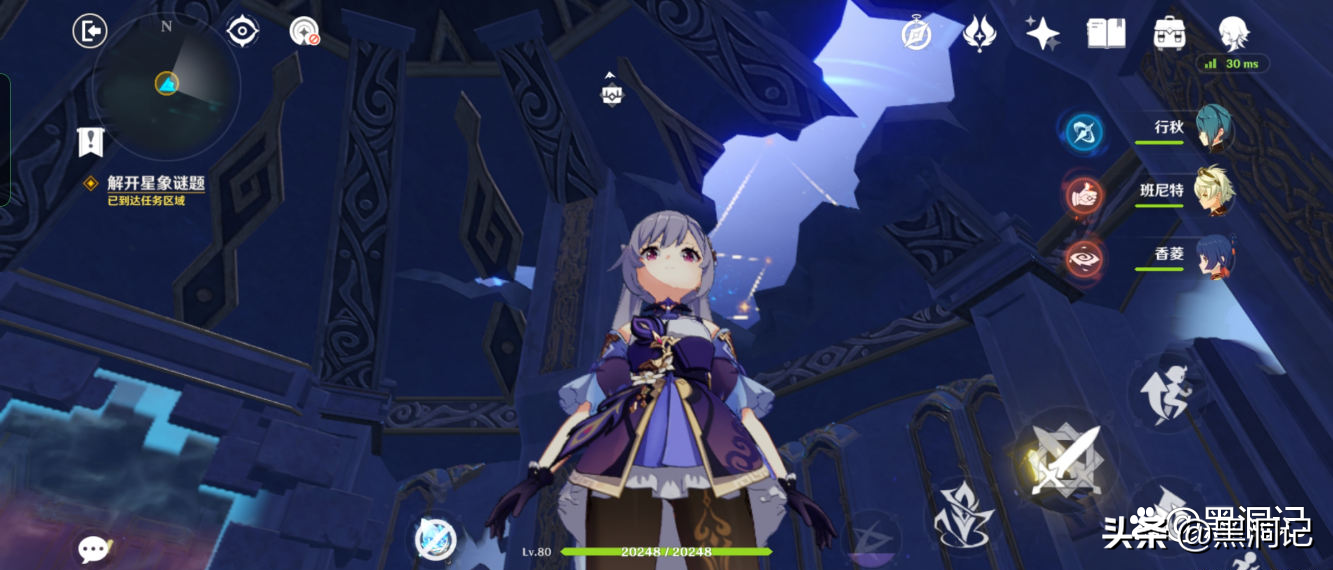Open the quest menu via exclamation banner
Screen dimensions: 1333x570
click(x=91, y=142)
